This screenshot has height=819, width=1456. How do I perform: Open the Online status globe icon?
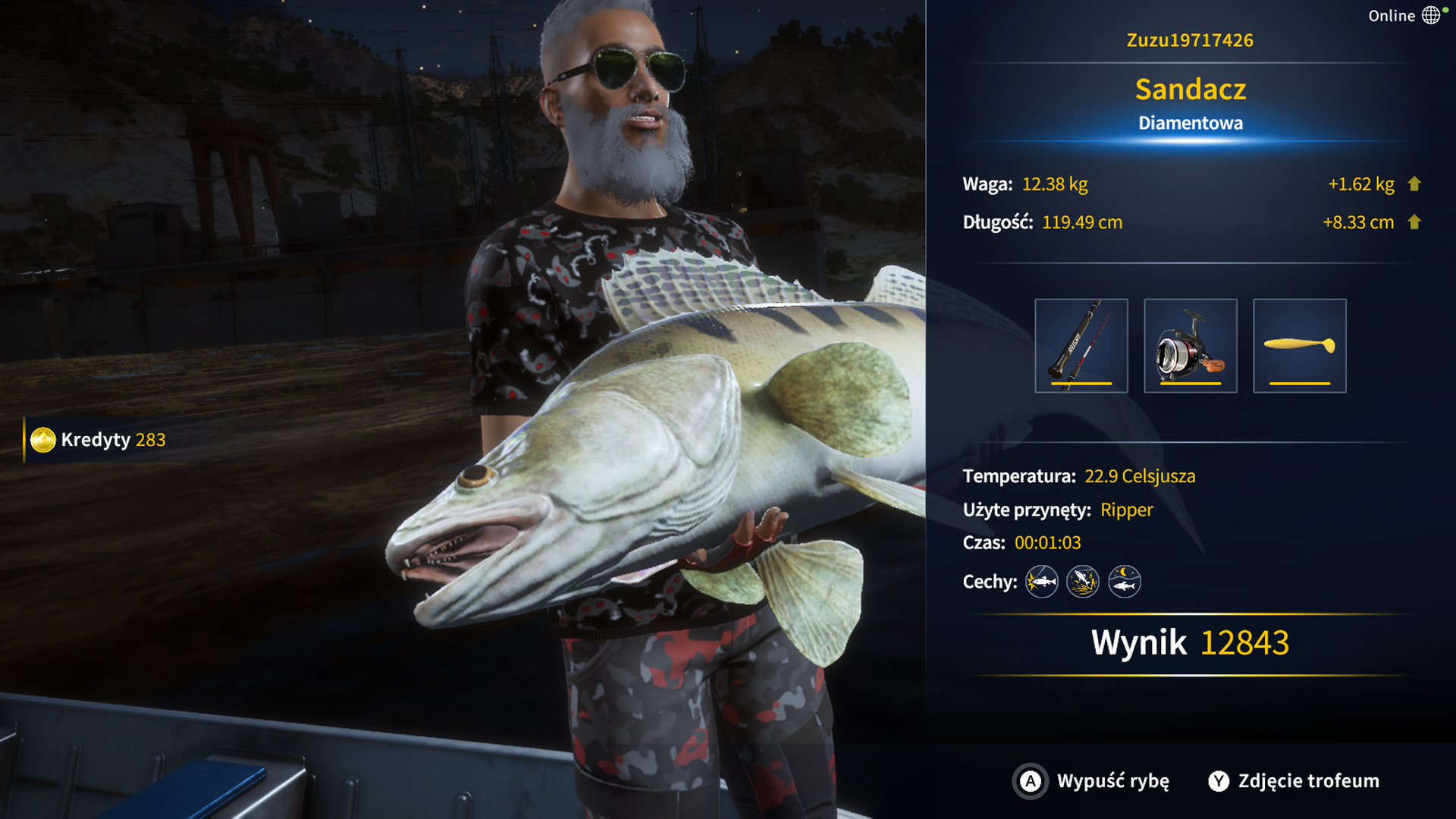click(1431, 15)
